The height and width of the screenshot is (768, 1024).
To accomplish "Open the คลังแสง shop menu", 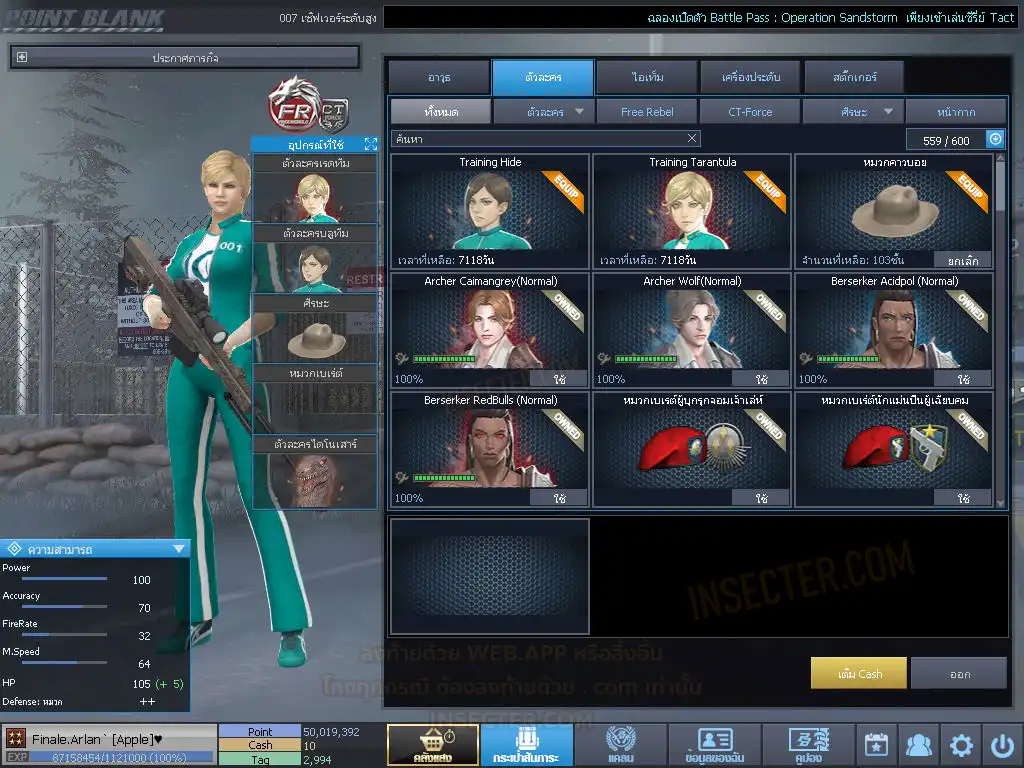I will point(432,745).
